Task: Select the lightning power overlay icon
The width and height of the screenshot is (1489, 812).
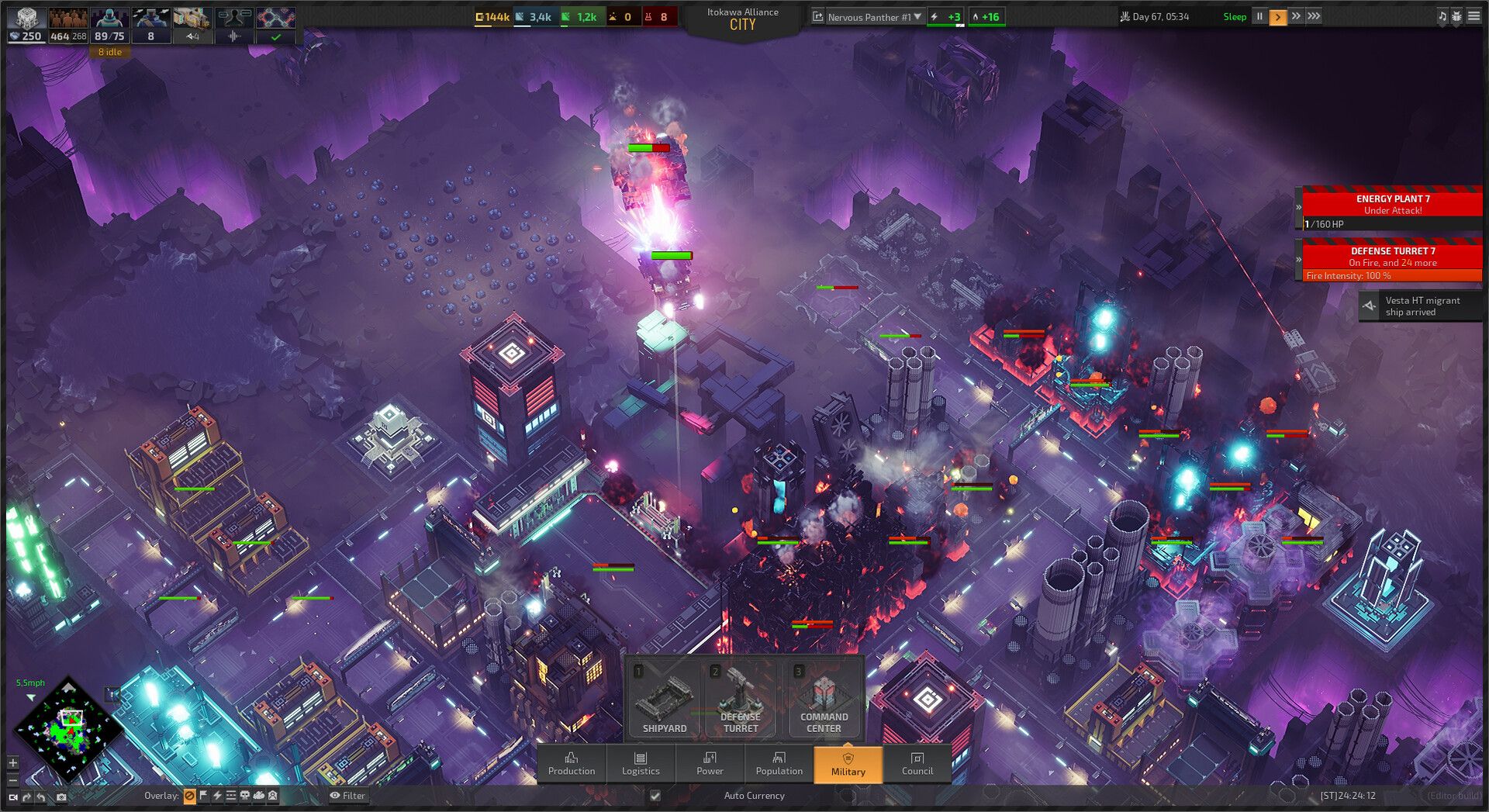Action: pos(217,796)
